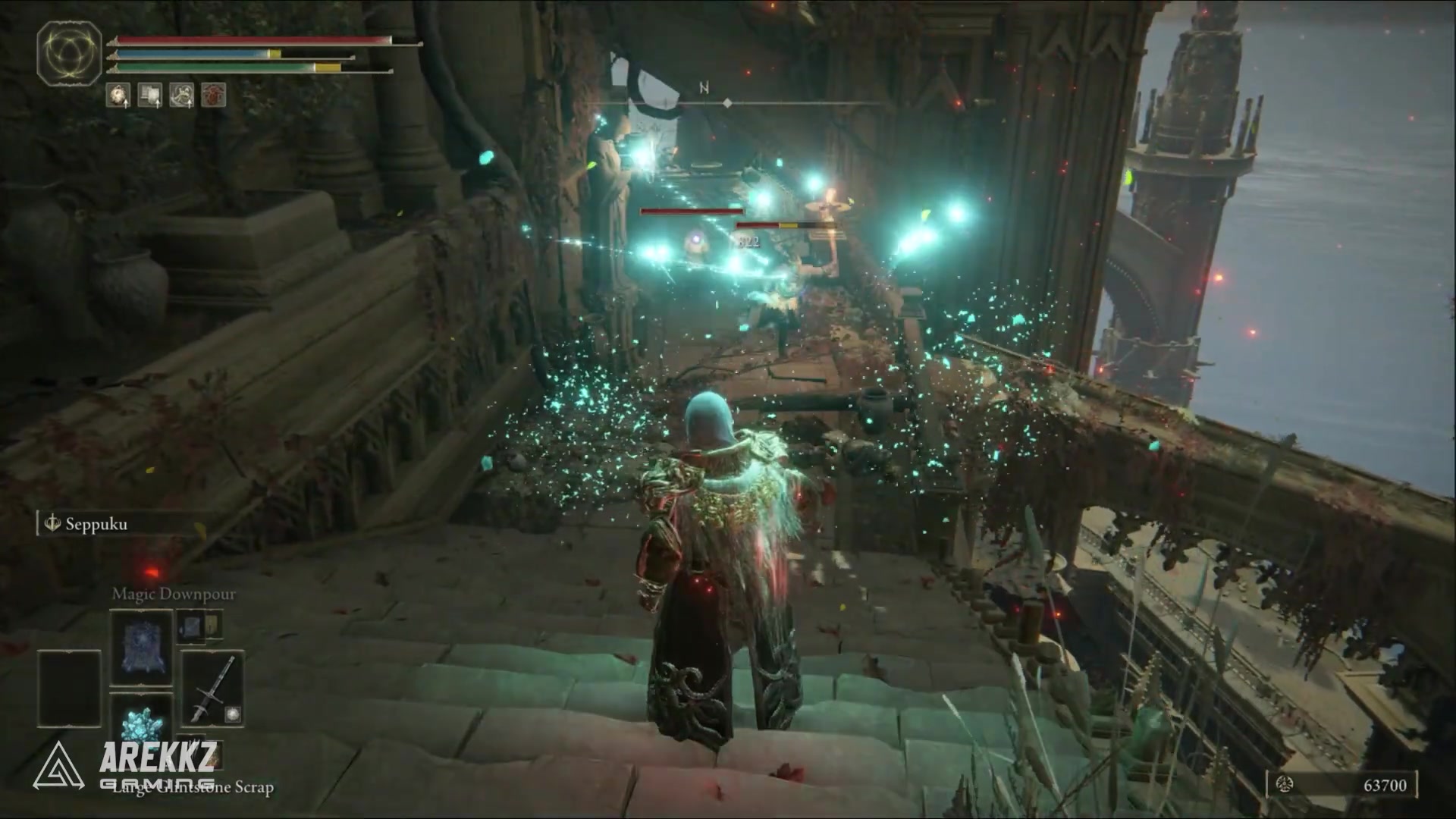
Task: Click the glowing green rune emblem icon
Action: [69, 53]
